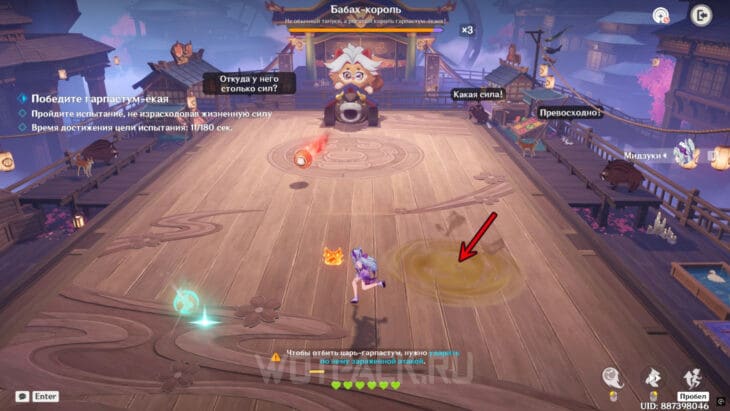Screen dimensions: 730x411
Task: Activate the jump running figure icon
Action: [692, 378]
